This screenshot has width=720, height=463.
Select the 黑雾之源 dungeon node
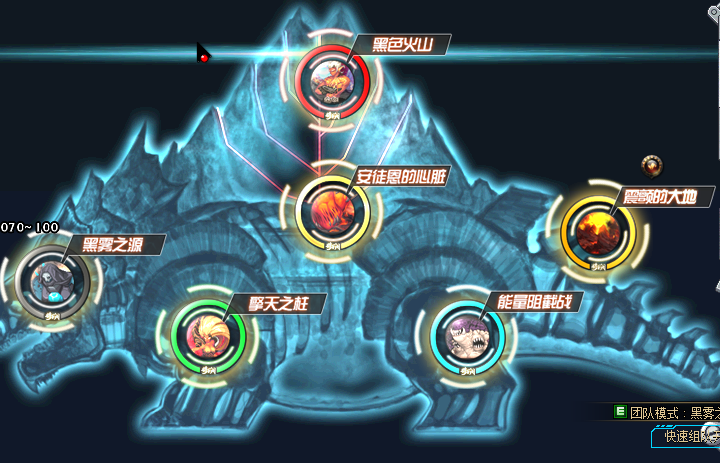point(52,278)
